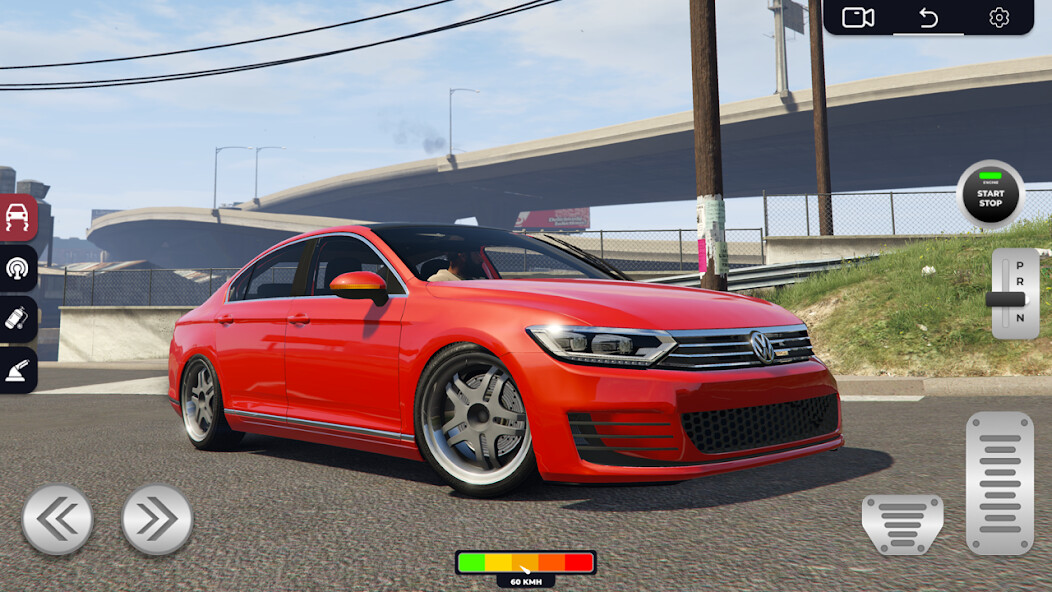
Task: Toggle the red skidding car traction icon
Action: click(18, 217)
